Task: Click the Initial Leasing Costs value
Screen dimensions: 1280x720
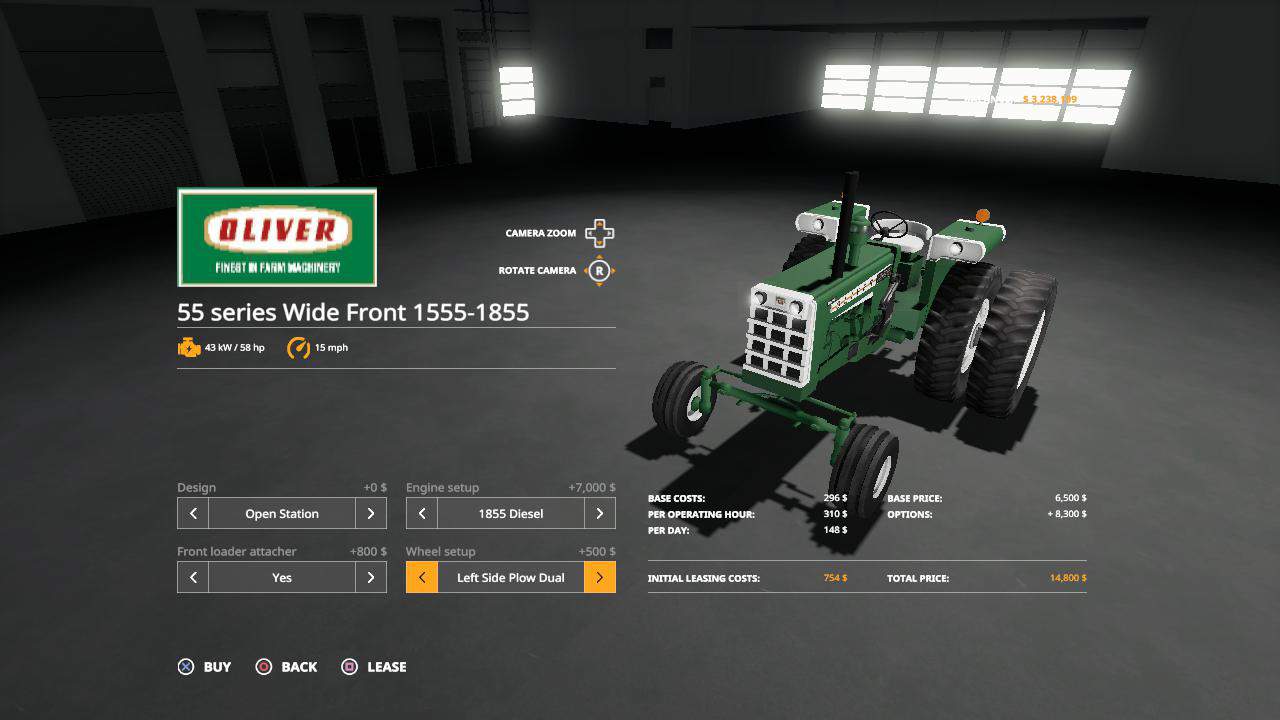Action: pos(836,578)
